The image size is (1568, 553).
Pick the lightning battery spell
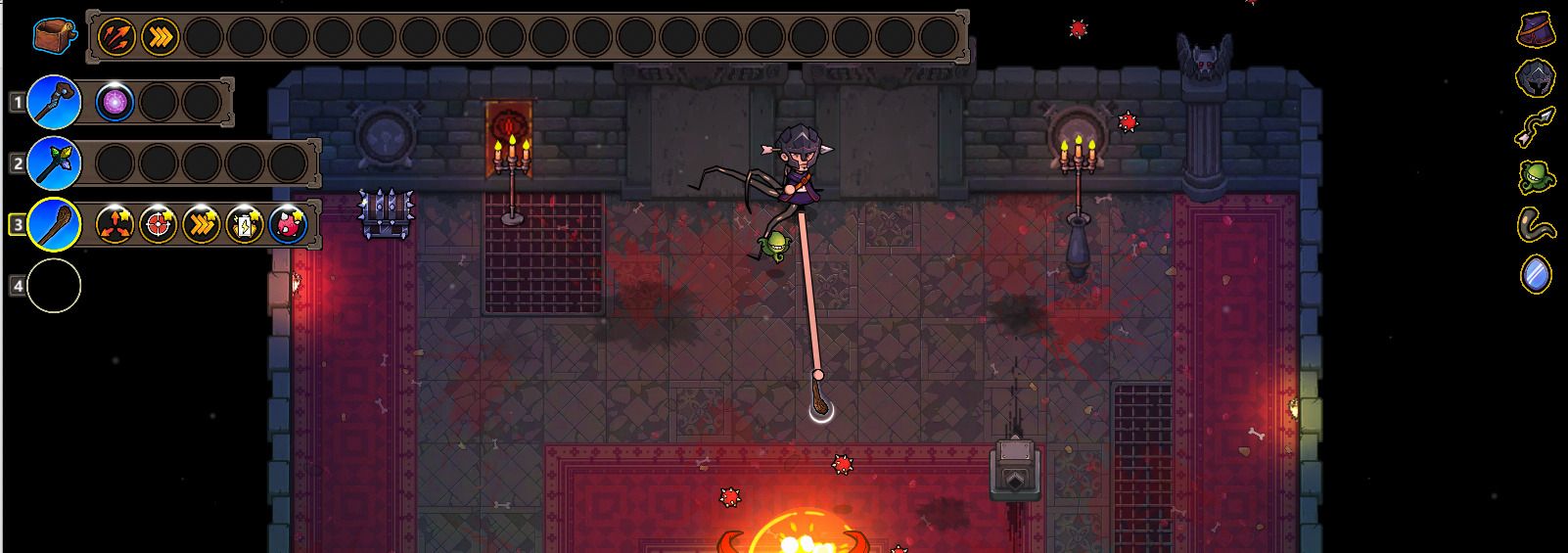click(x=245, y=225)
